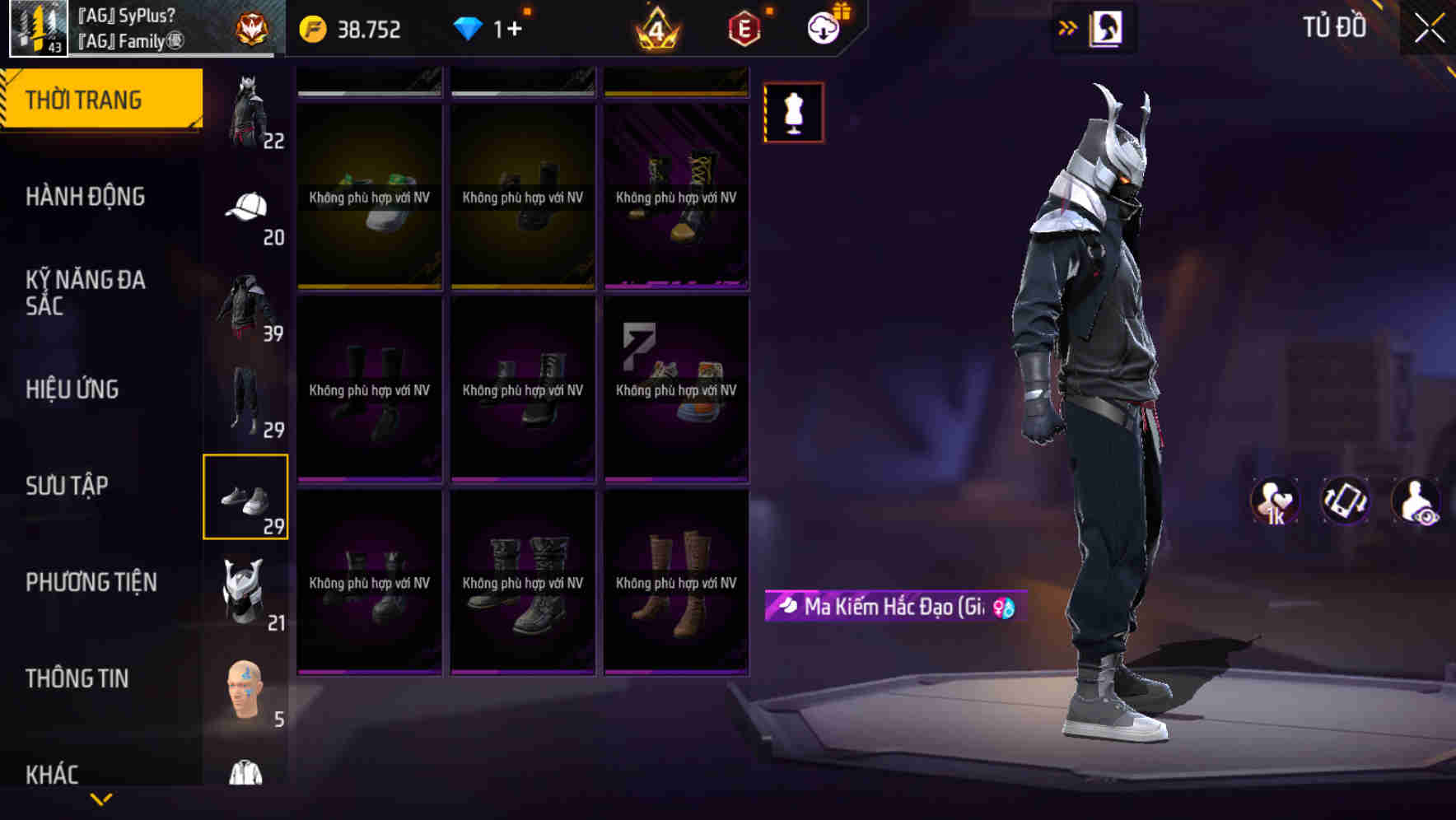Select the rotate device icon beside character
1456x820 pixels.
coord(1344,501)
